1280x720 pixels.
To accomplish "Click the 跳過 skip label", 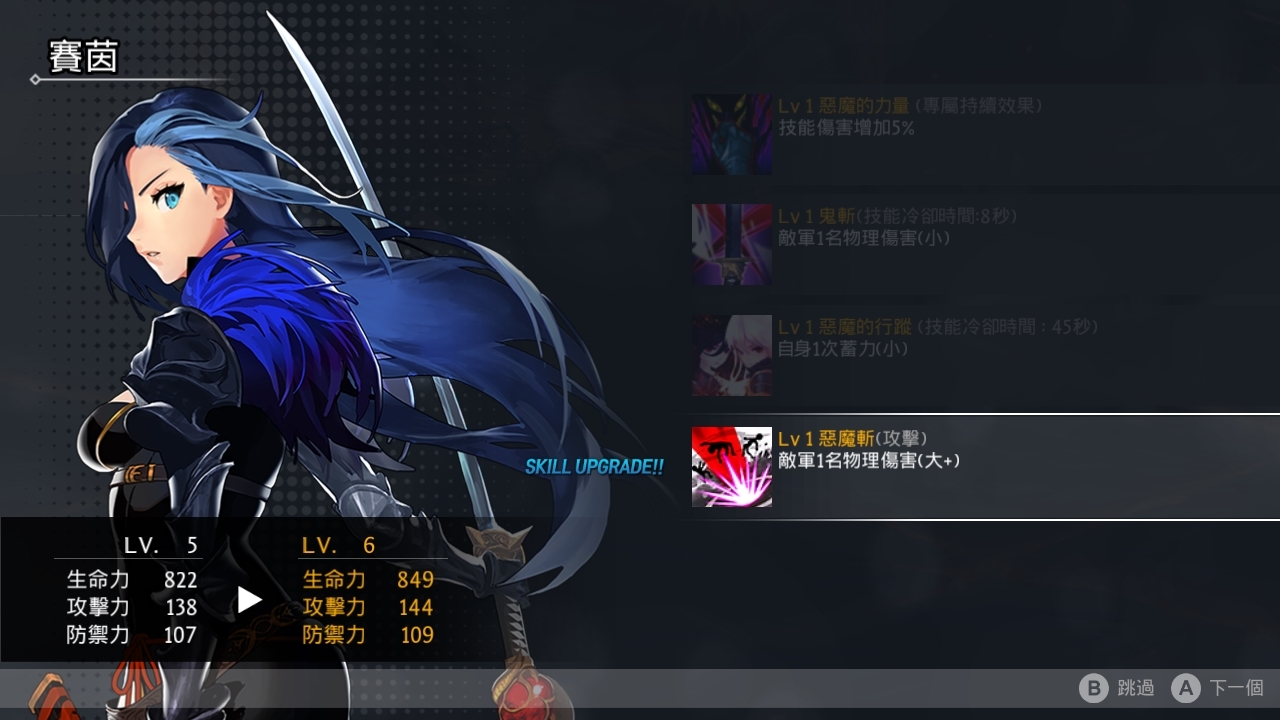I will [1135, 688].
